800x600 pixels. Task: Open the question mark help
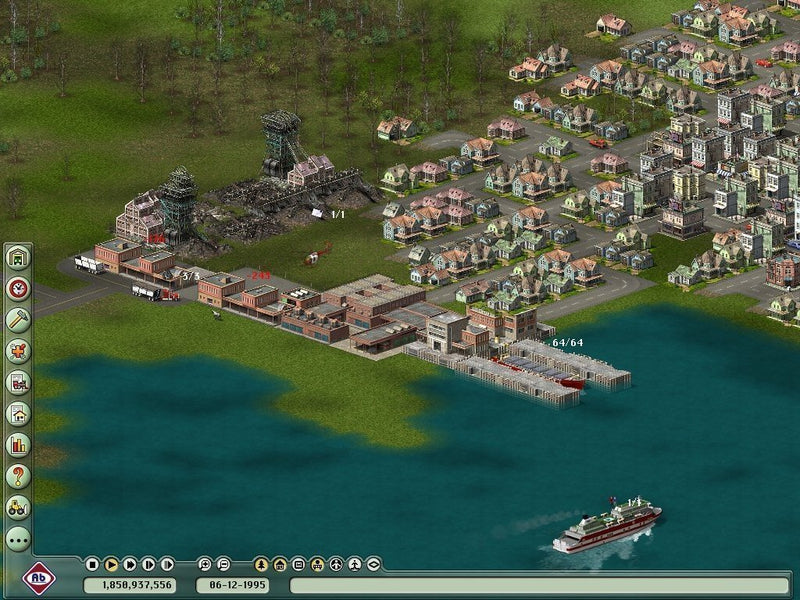coord(18,476)
